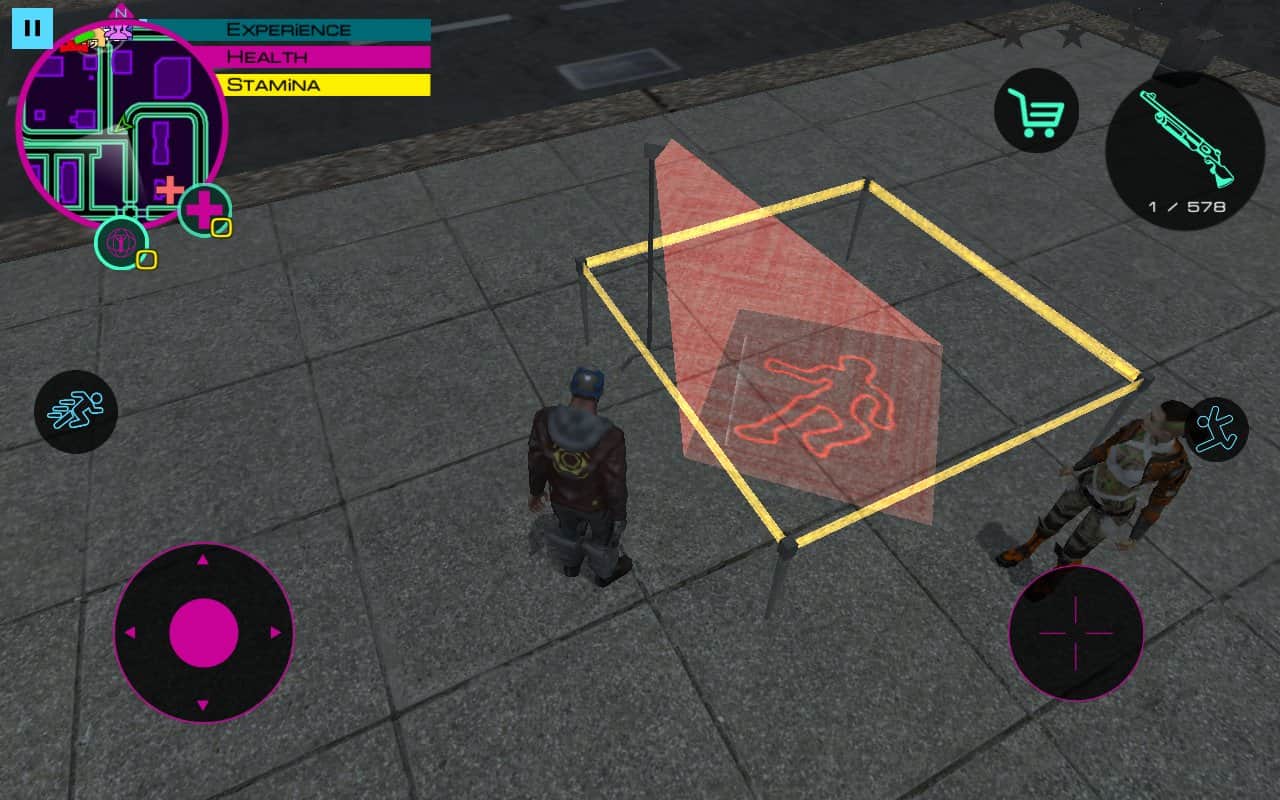The width and height of the screenshot is (1280, 800).
Task: Tap the crosshair aiming pad
Action: point(1075,632)
